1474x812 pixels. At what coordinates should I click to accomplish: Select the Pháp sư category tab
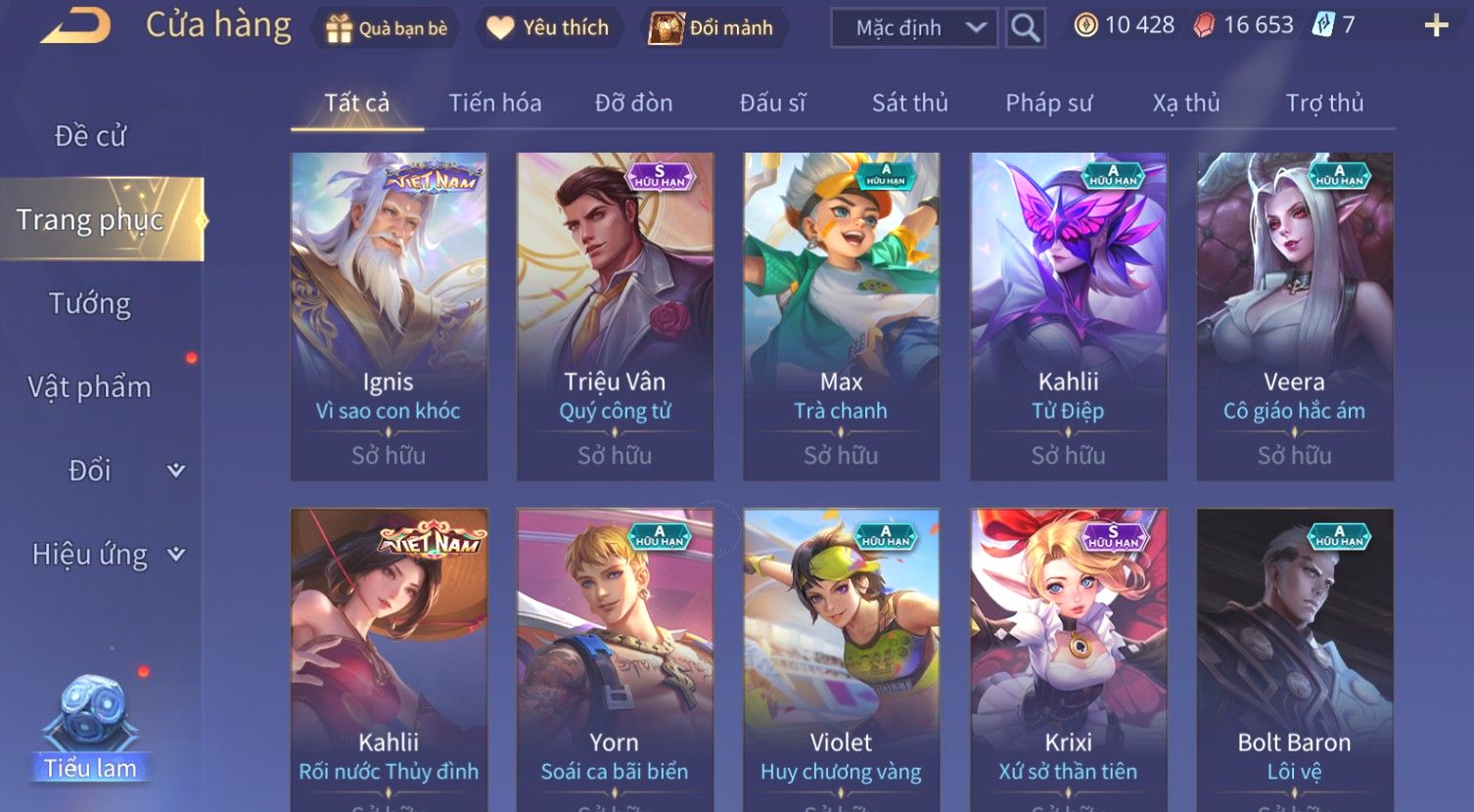pyautogui.click(x=1048, y=103)
